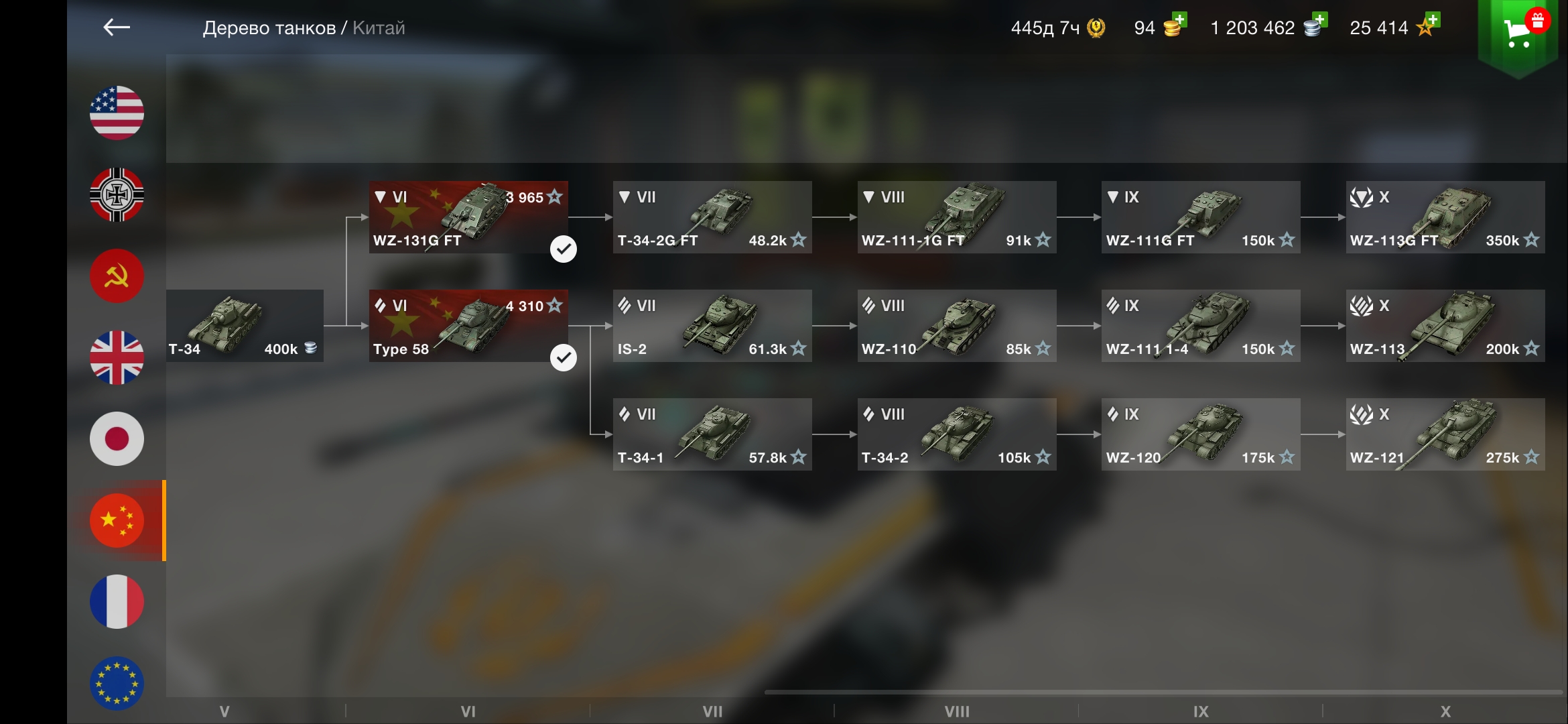Select the WZ-120 tier IX tank
1568x724 pixels.
coord(1201,434)
